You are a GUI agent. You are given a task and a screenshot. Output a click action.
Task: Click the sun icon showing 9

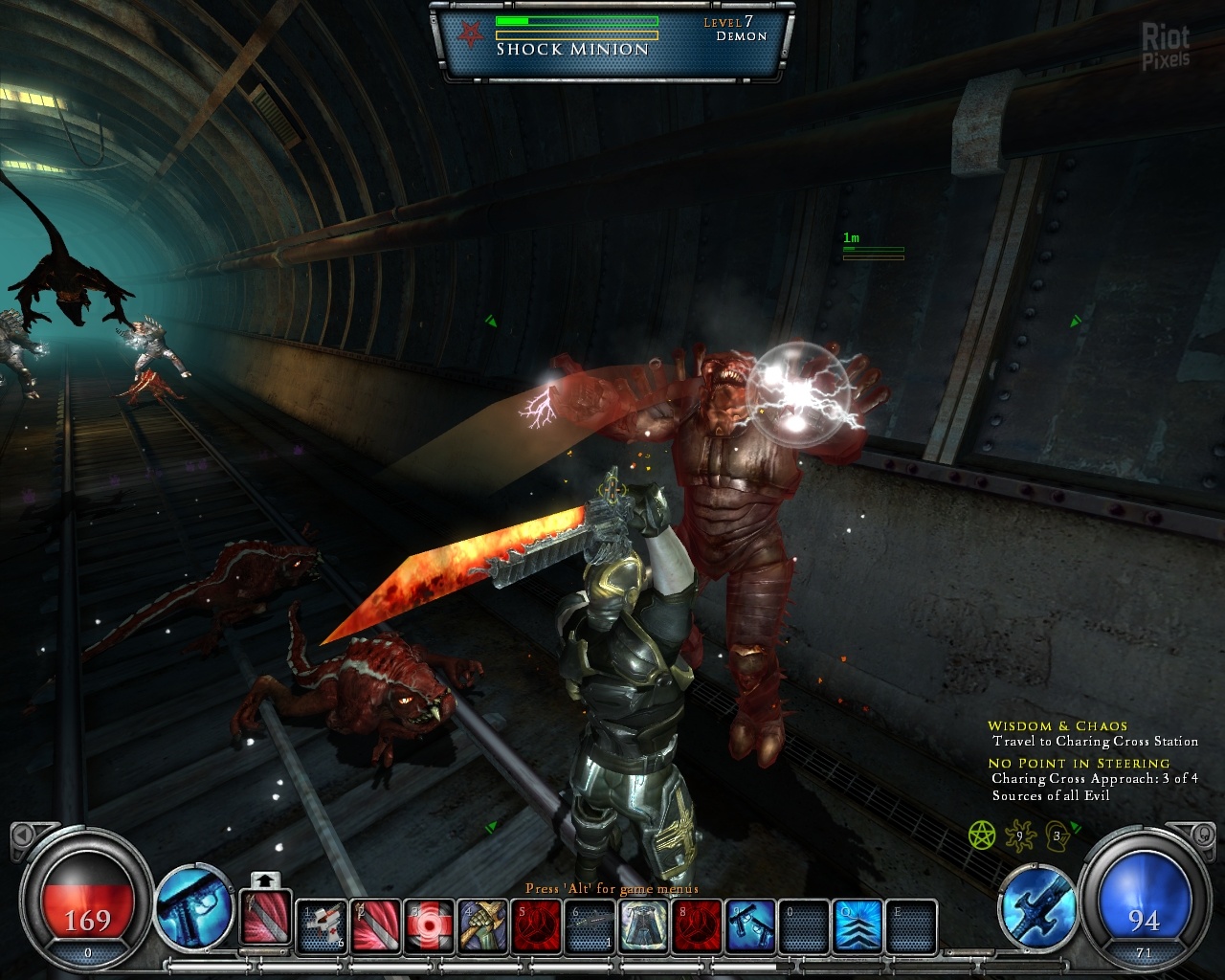click(x=1020, y=835)
